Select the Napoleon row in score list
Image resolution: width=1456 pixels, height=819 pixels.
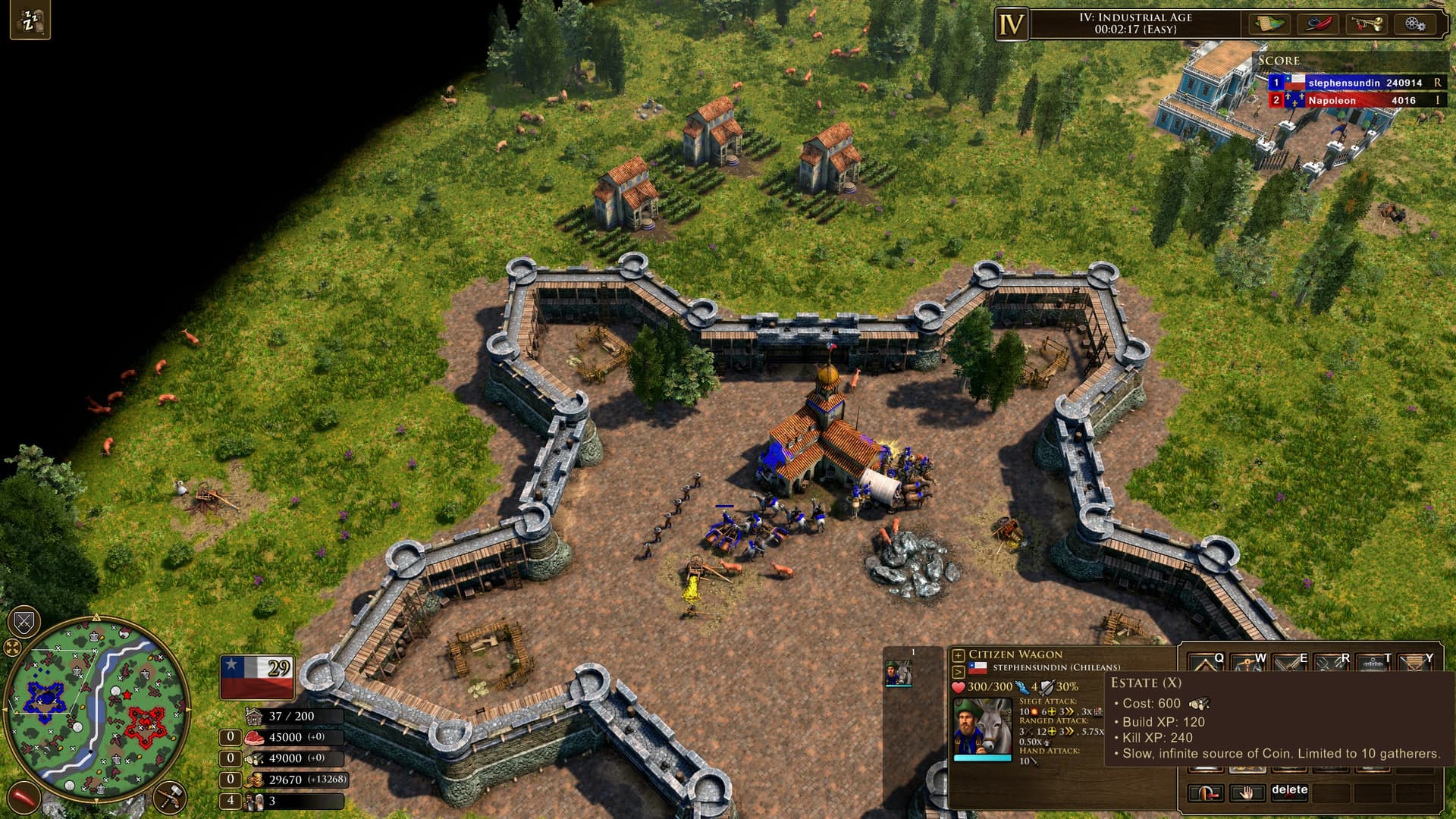(x=1354, y=100)
